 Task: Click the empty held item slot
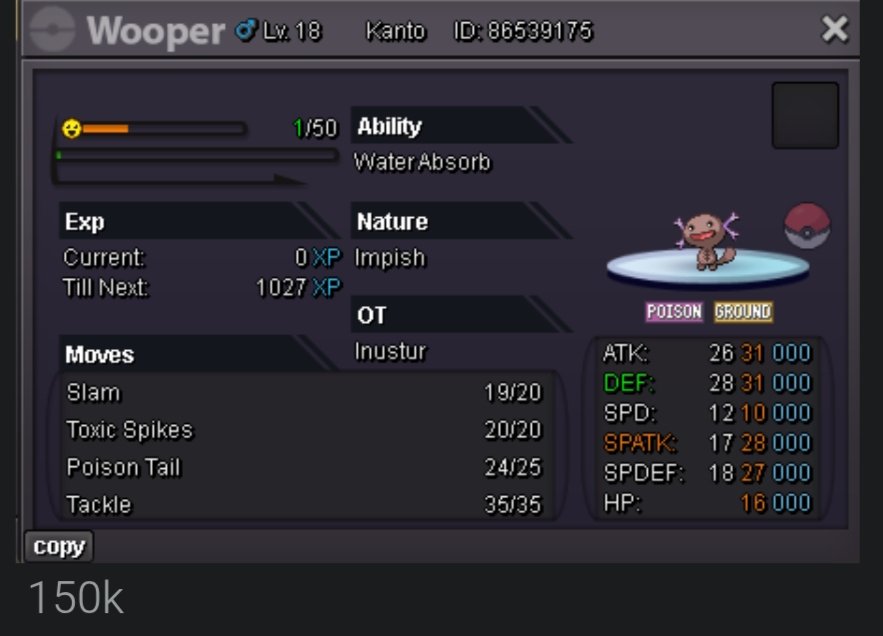[x=805, y=116]
